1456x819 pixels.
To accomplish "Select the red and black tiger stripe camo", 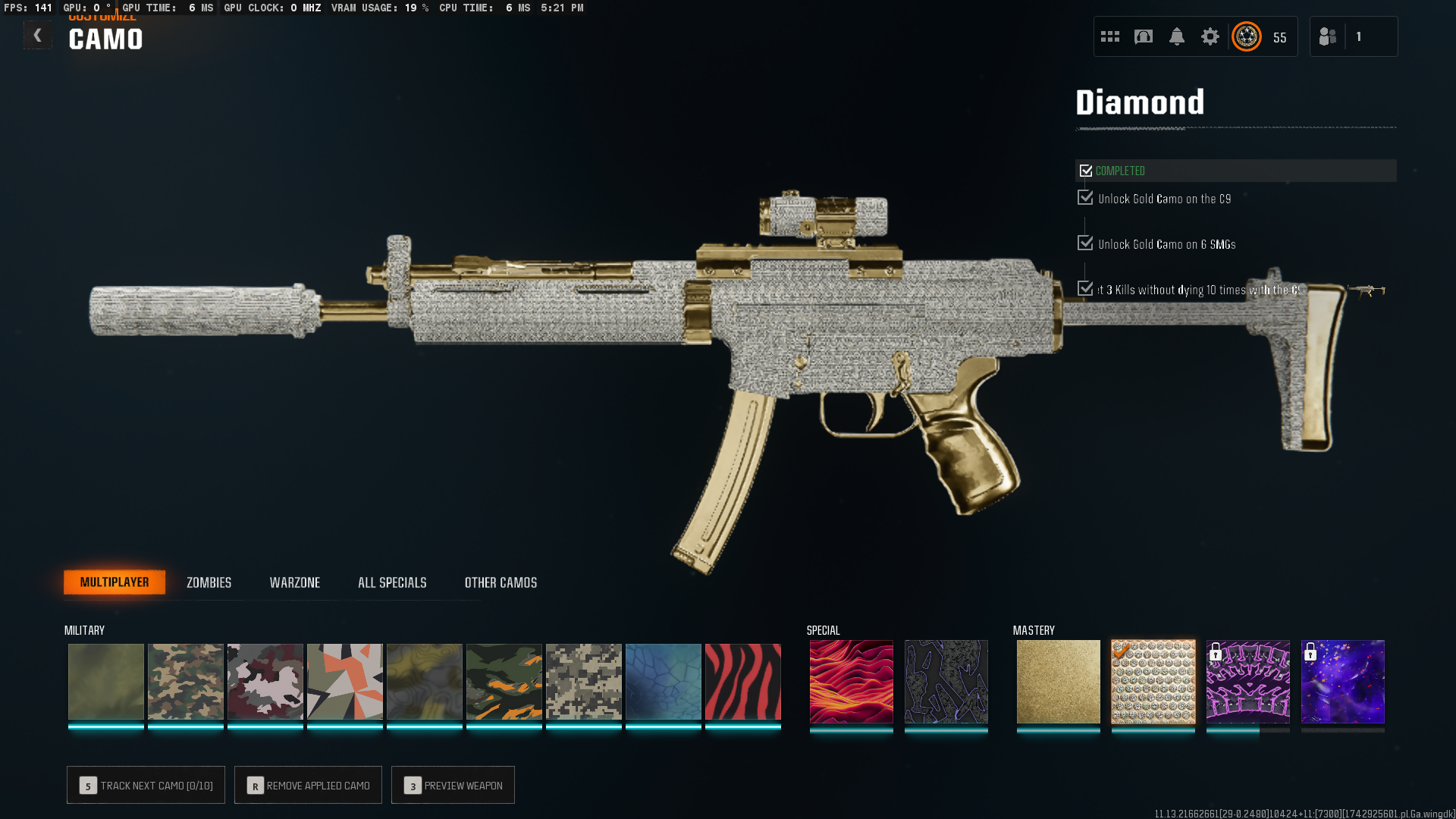I will pos(742,682).
